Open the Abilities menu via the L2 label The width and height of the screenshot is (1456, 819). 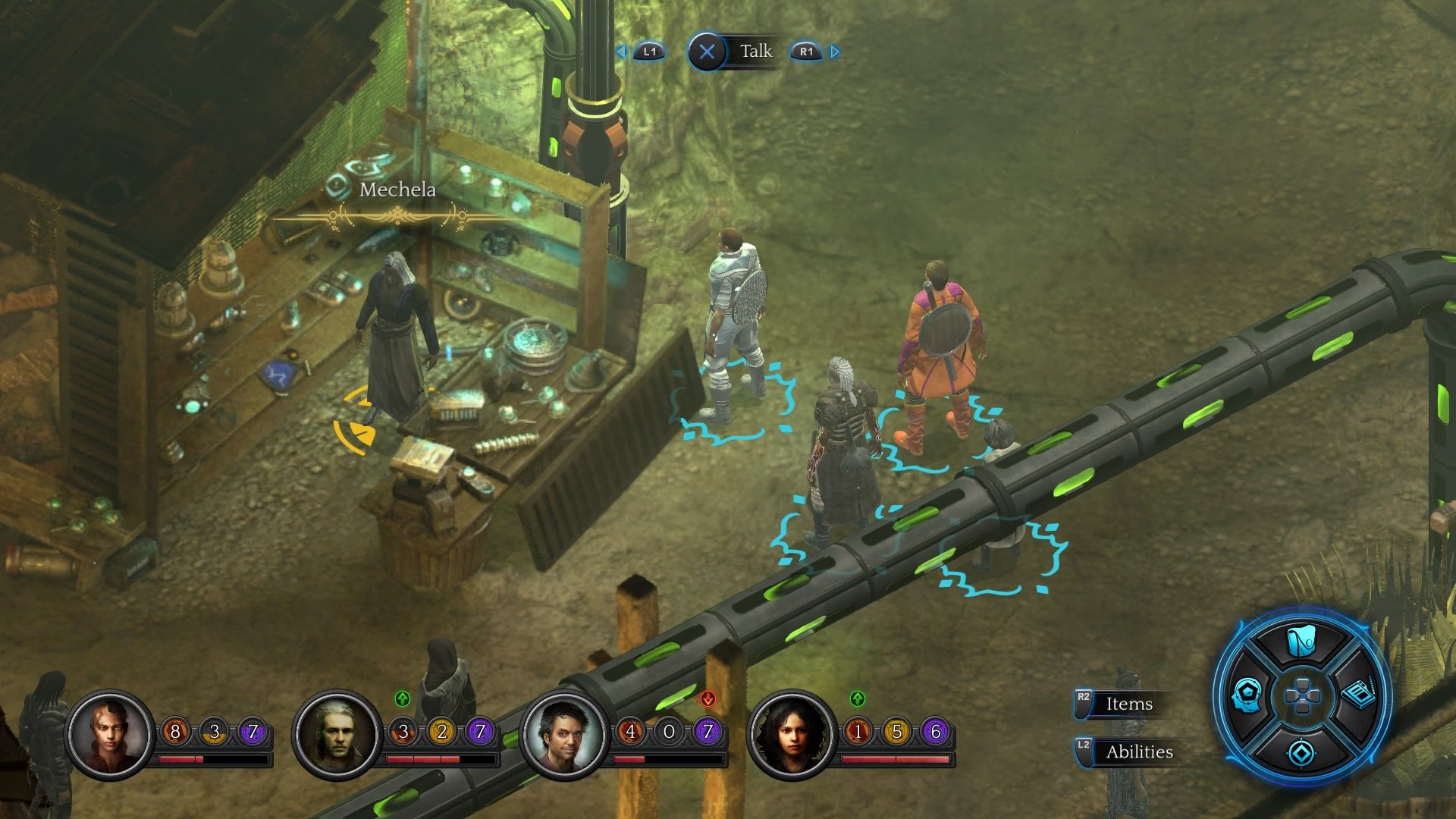tap(1137, 752)
